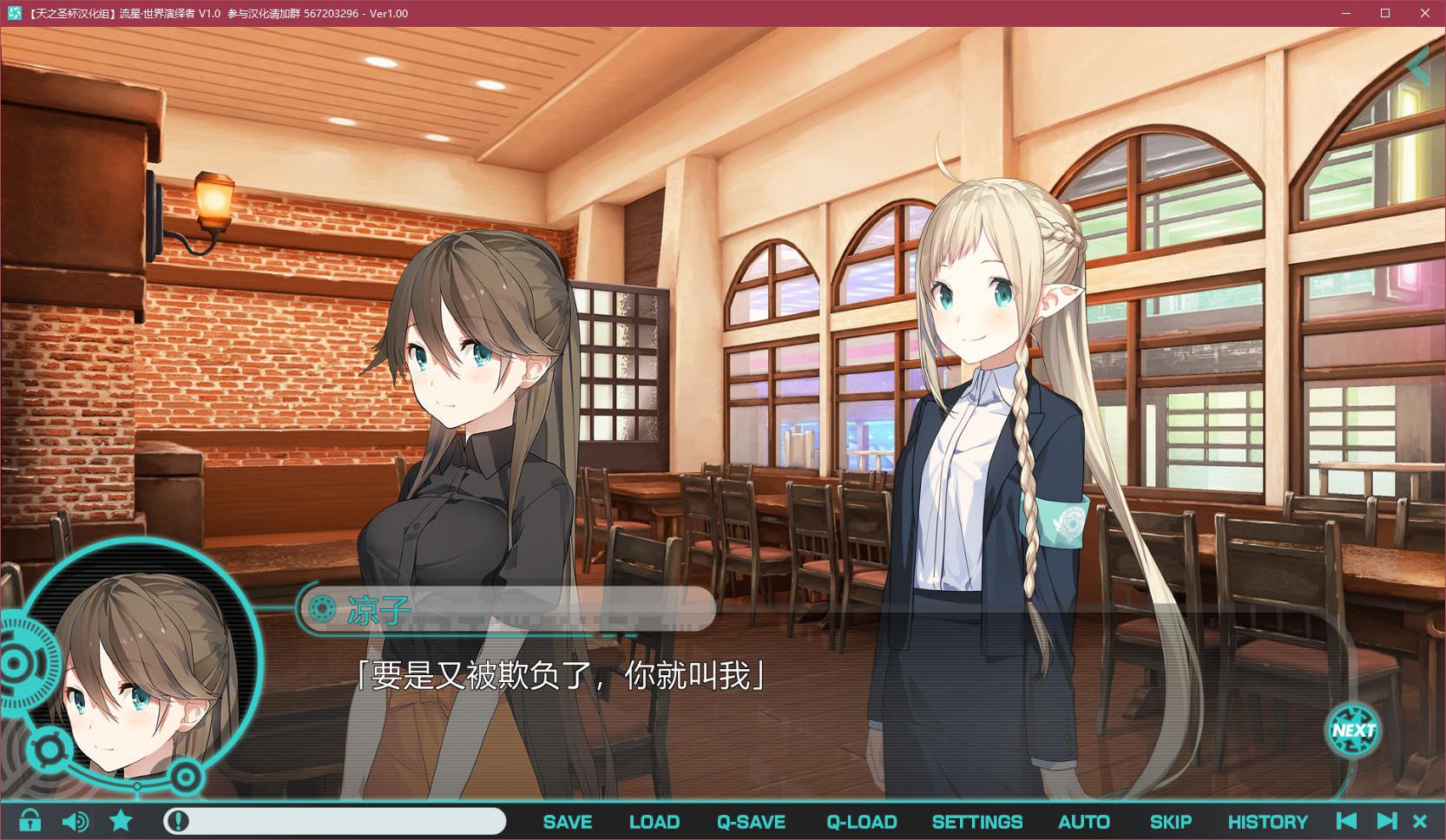Click the glowing NEXT gear icon
This screenshot has width=1446, height=840.
pyautogui.click(x=1352, y=731)
